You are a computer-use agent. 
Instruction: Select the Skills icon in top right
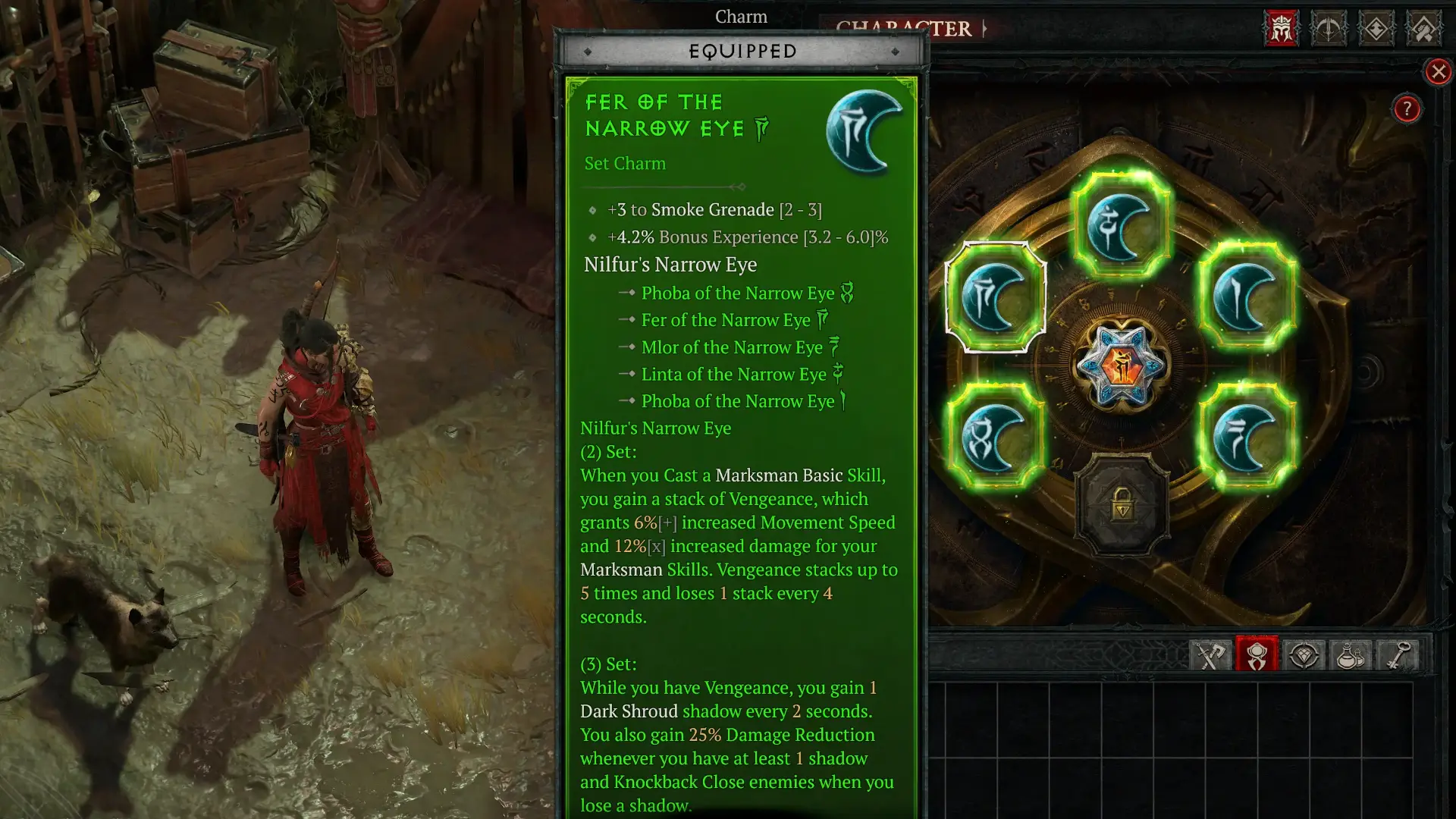(1329, 27)
